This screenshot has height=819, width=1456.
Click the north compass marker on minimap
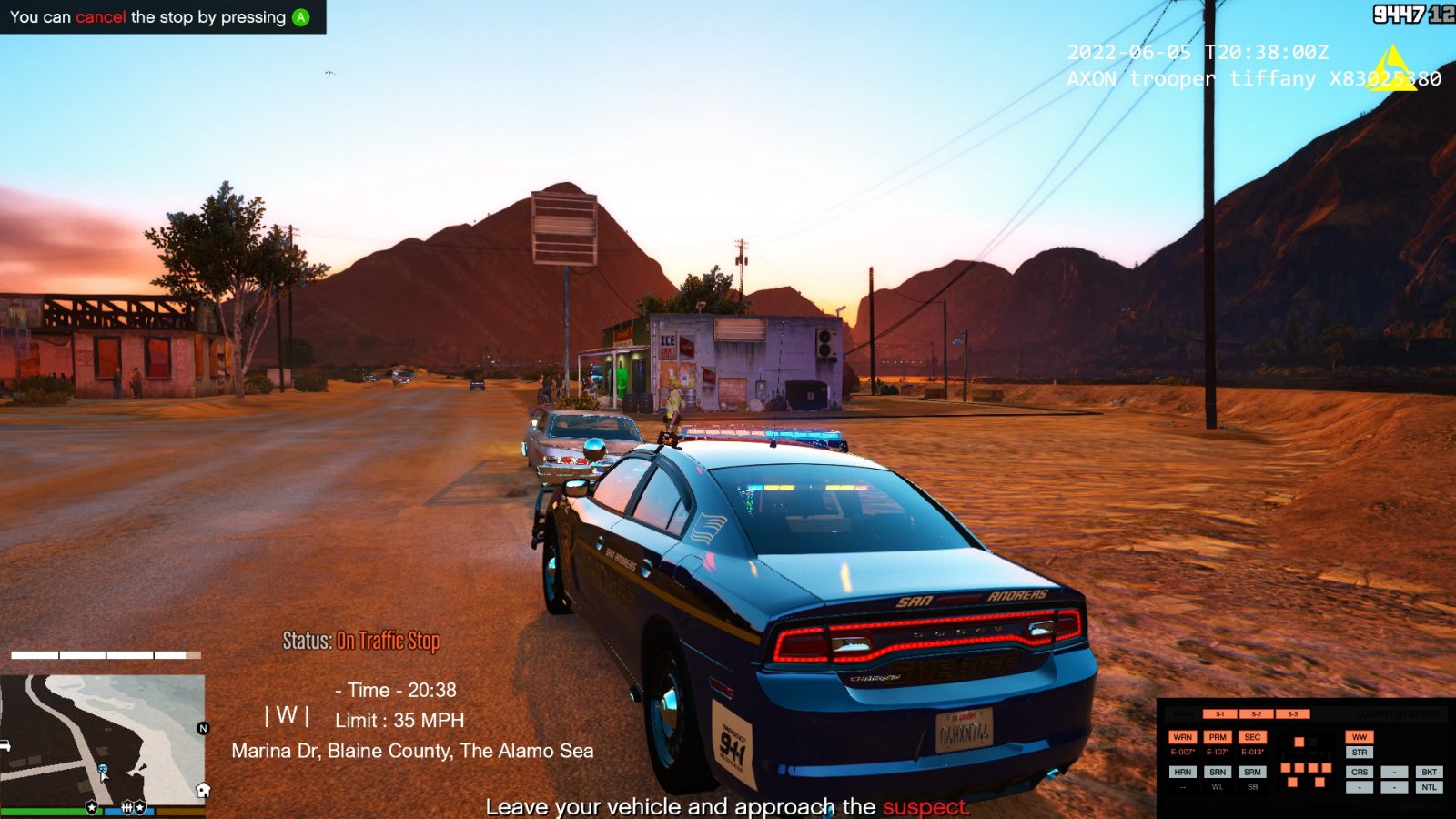(x=203, y=728)
